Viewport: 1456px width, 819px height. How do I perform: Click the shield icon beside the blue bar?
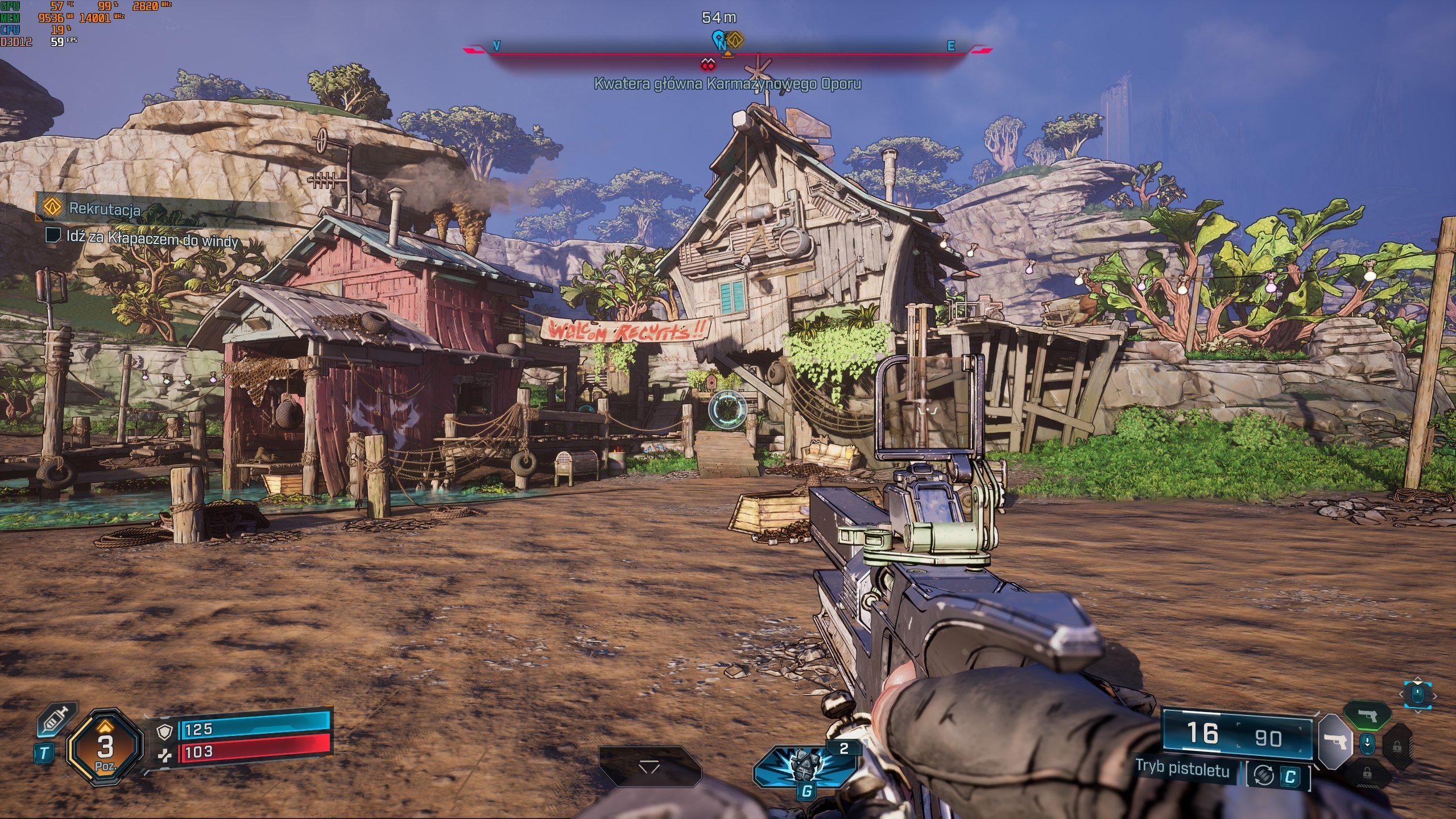pos(164,731)
